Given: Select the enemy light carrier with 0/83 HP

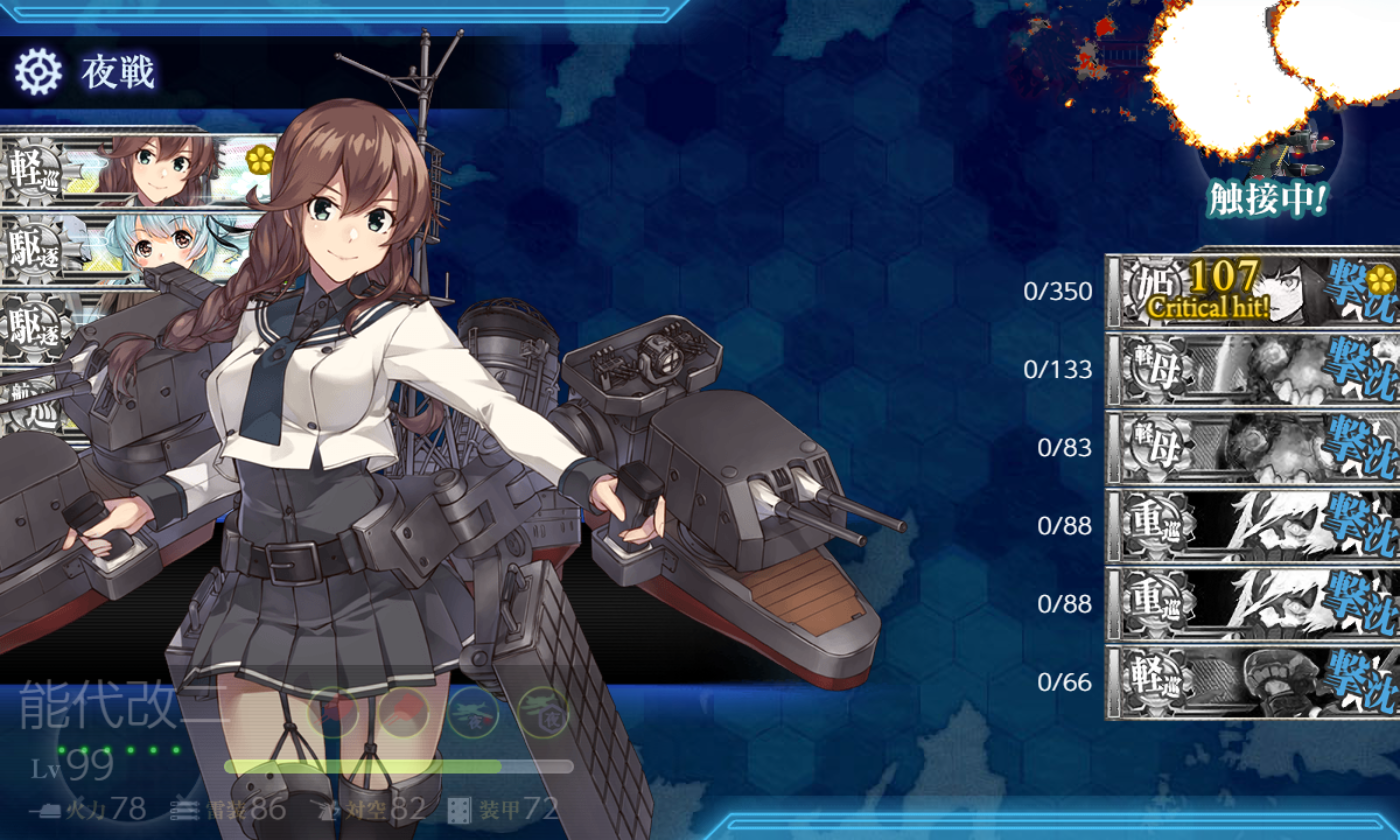Looking at the screenshot, I should pos(1252,448).
